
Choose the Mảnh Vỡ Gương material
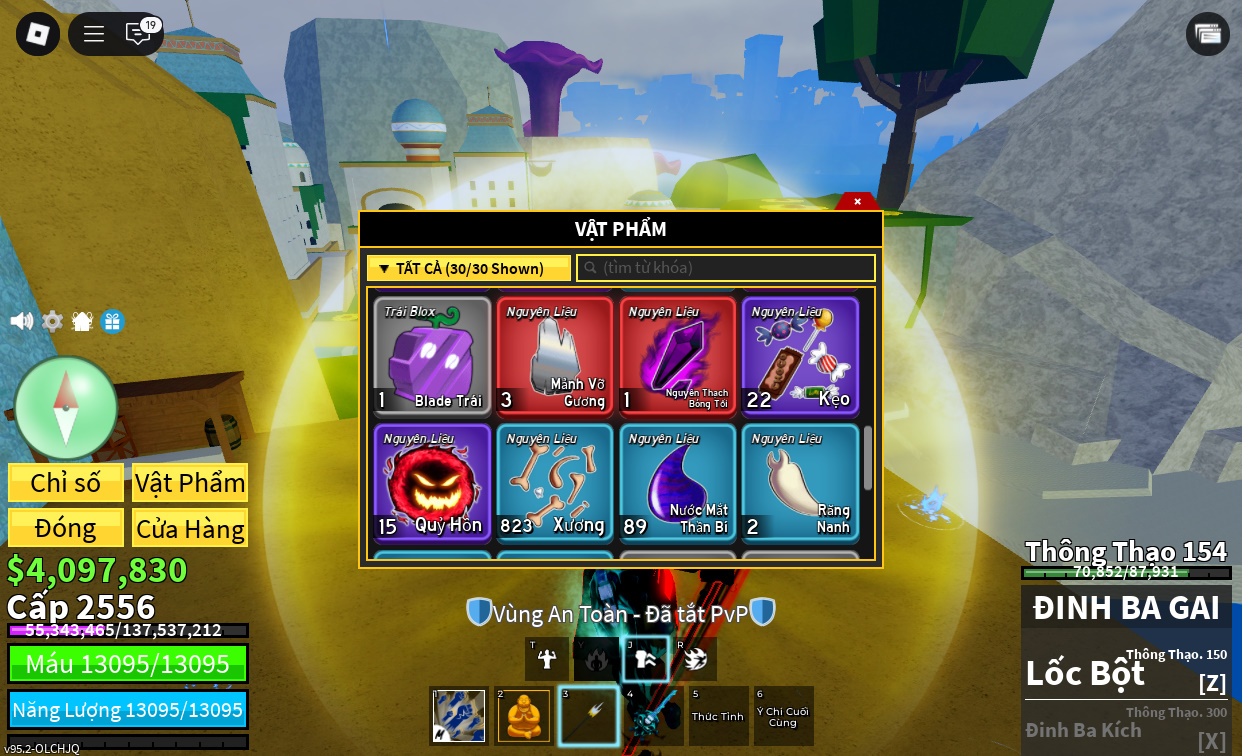click(x=555, y=356)
